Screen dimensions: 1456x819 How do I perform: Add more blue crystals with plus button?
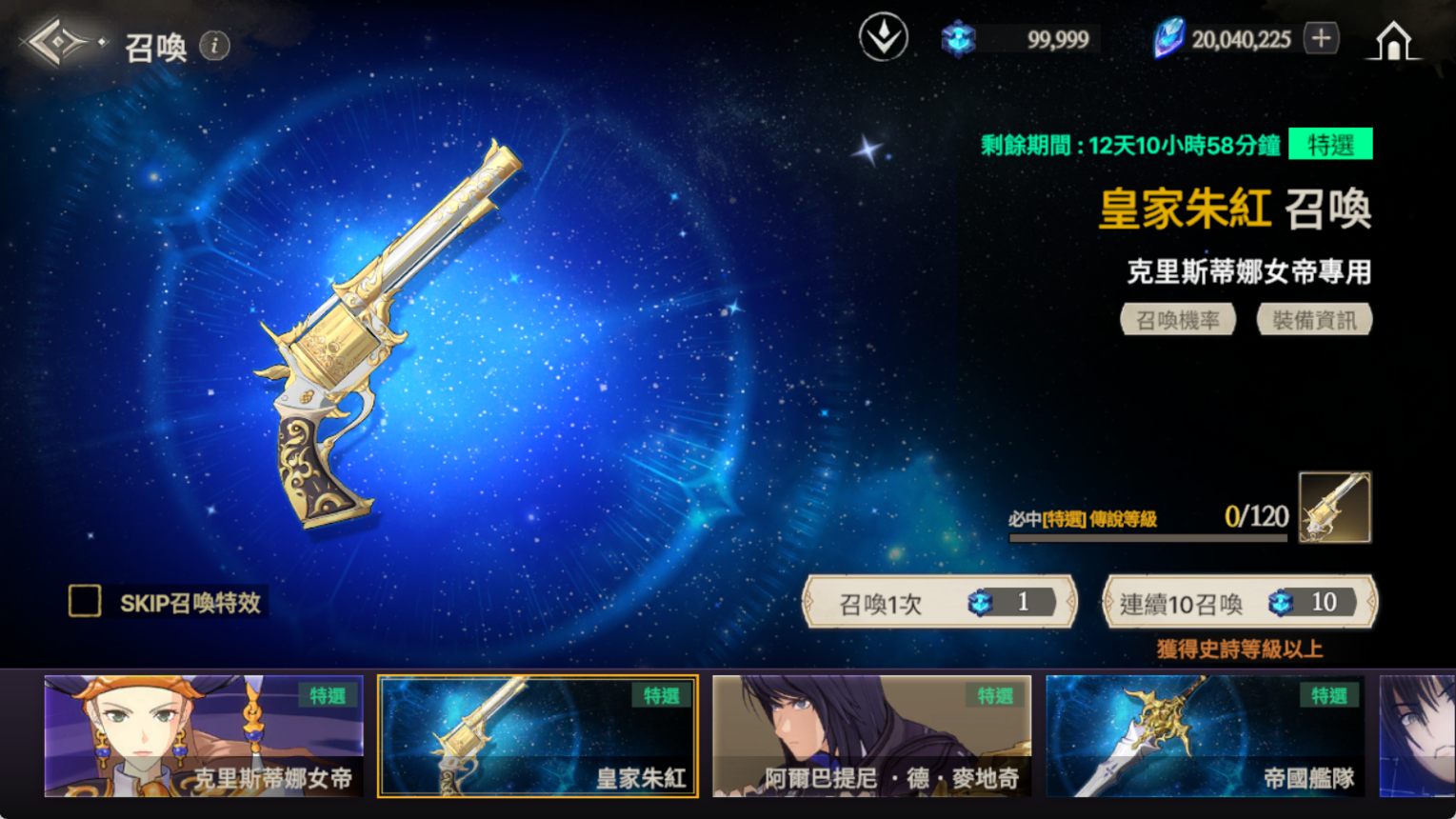pyautogui.click(x=1321, y=39)
